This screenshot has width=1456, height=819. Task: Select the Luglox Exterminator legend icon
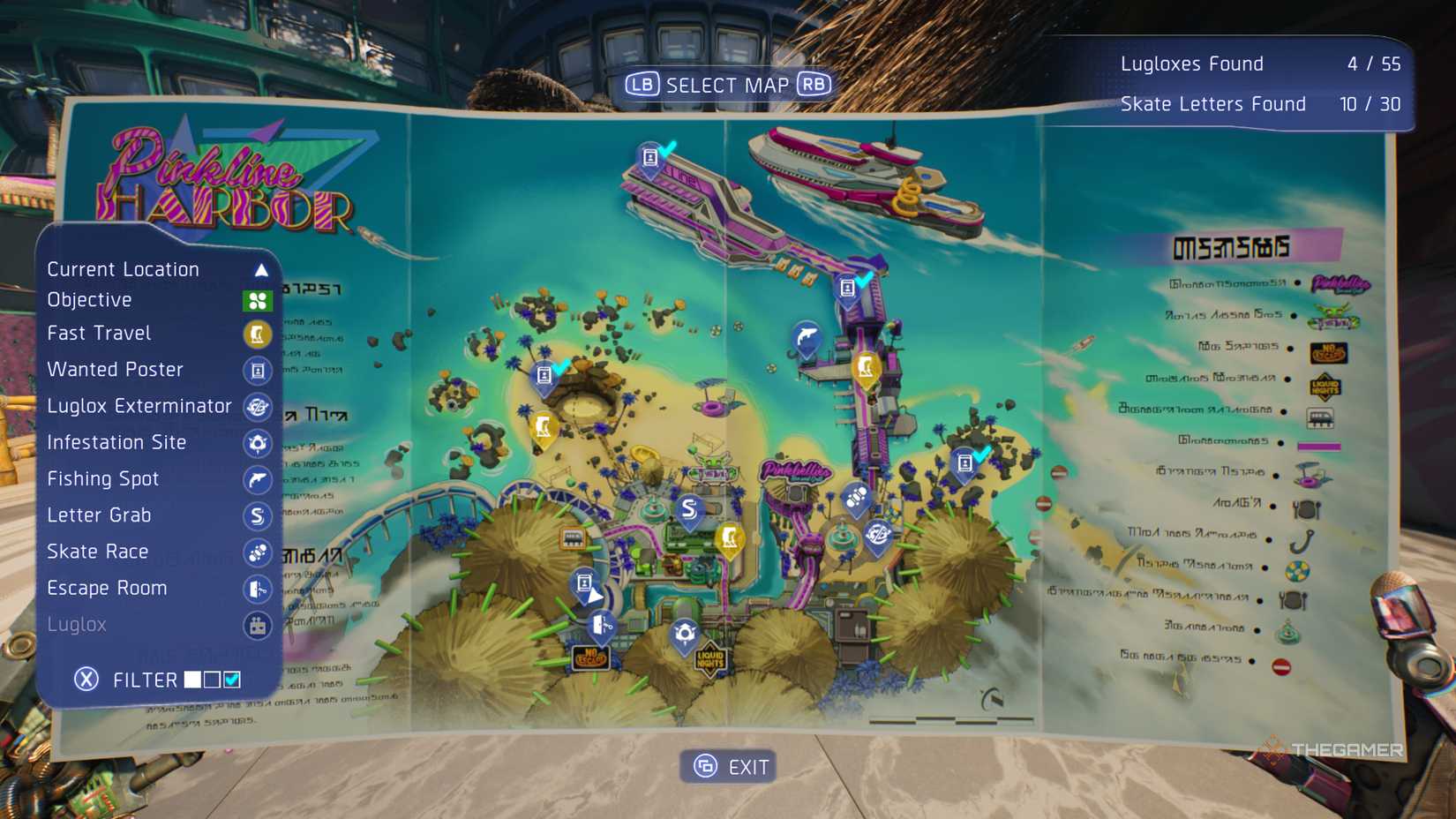257,407
